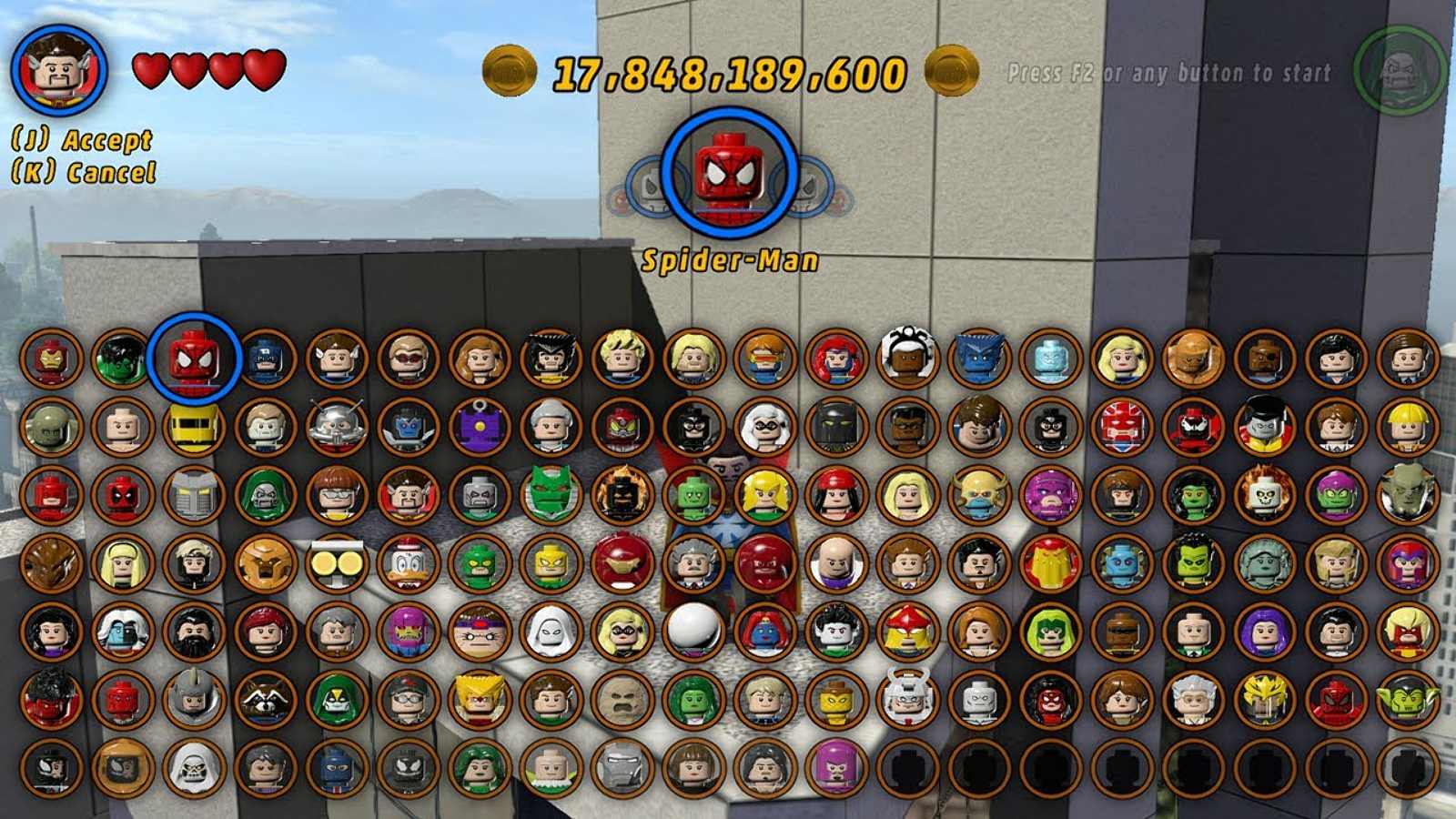The image size is (1456, 819).
Task: Select the orange rocky Thing
Action: click(1192, 358)
